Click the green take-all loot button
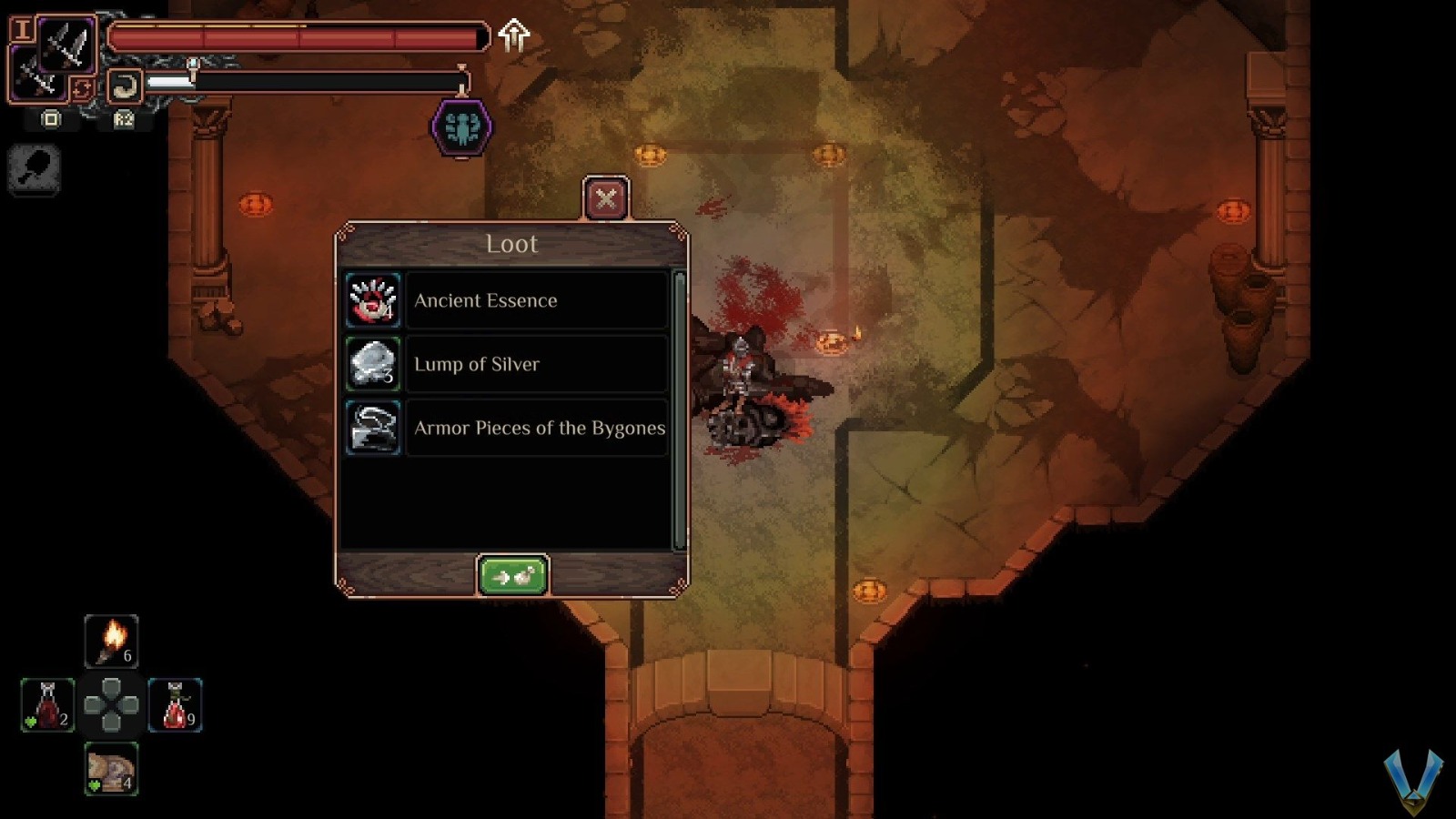1456x819 pixels. tap(512, 576)
